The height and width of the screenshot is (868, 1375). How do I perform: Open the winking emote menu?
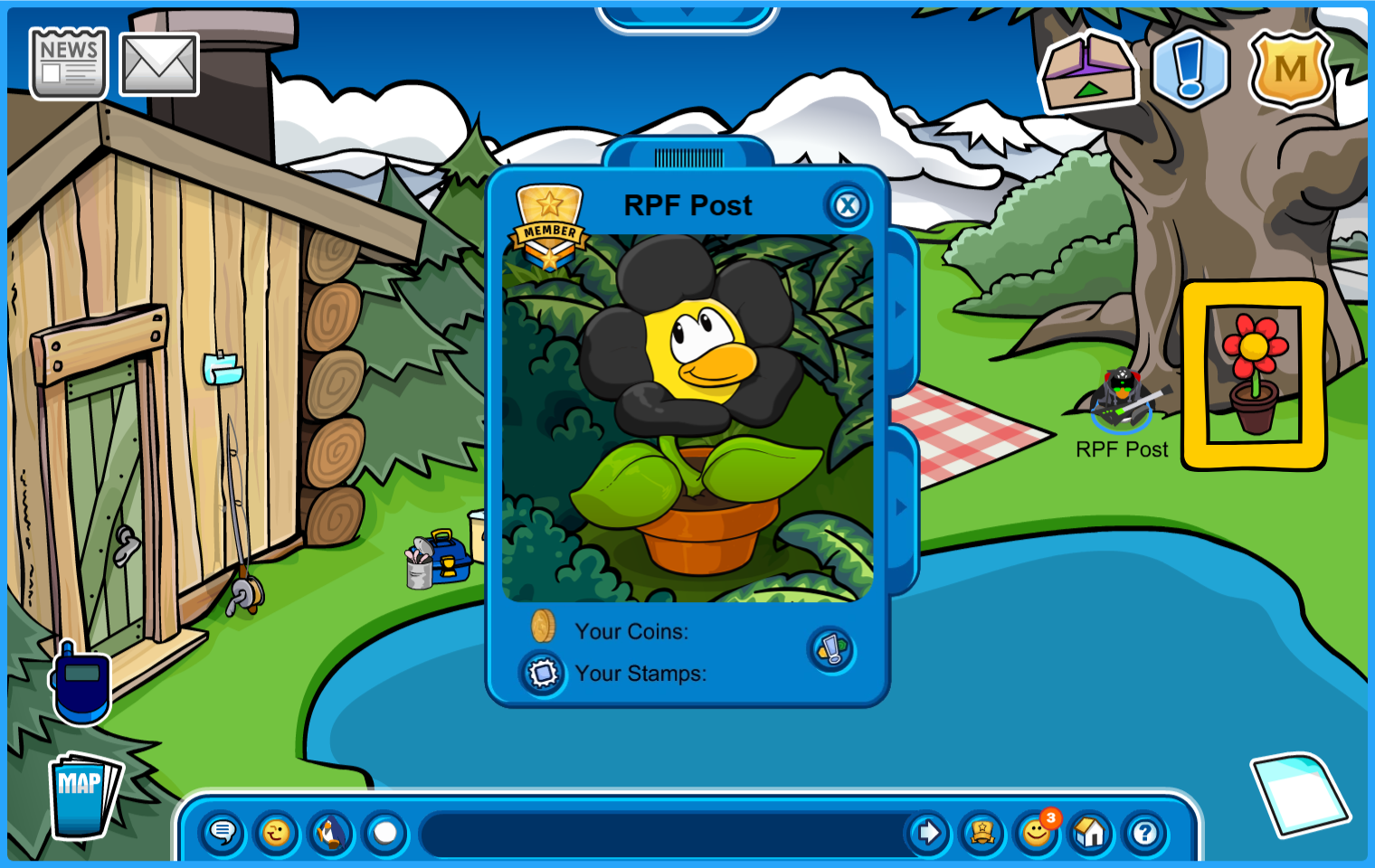point(277,832)
